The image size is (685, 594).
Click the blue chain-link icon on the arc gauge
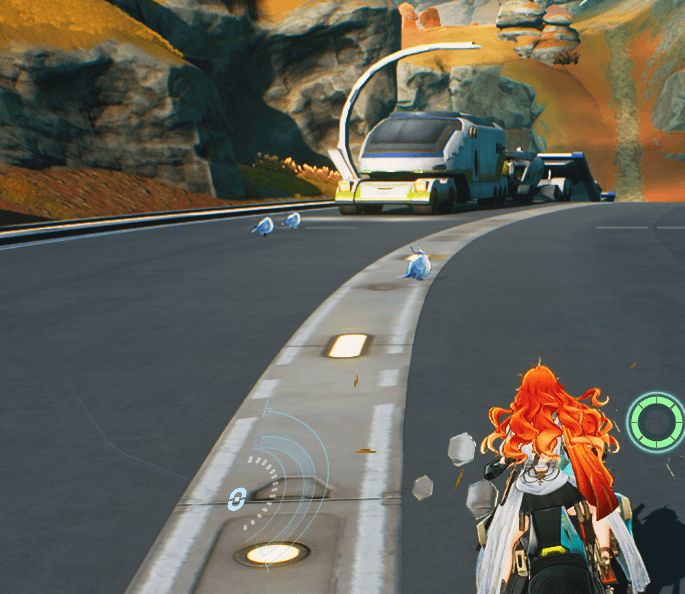237,498
